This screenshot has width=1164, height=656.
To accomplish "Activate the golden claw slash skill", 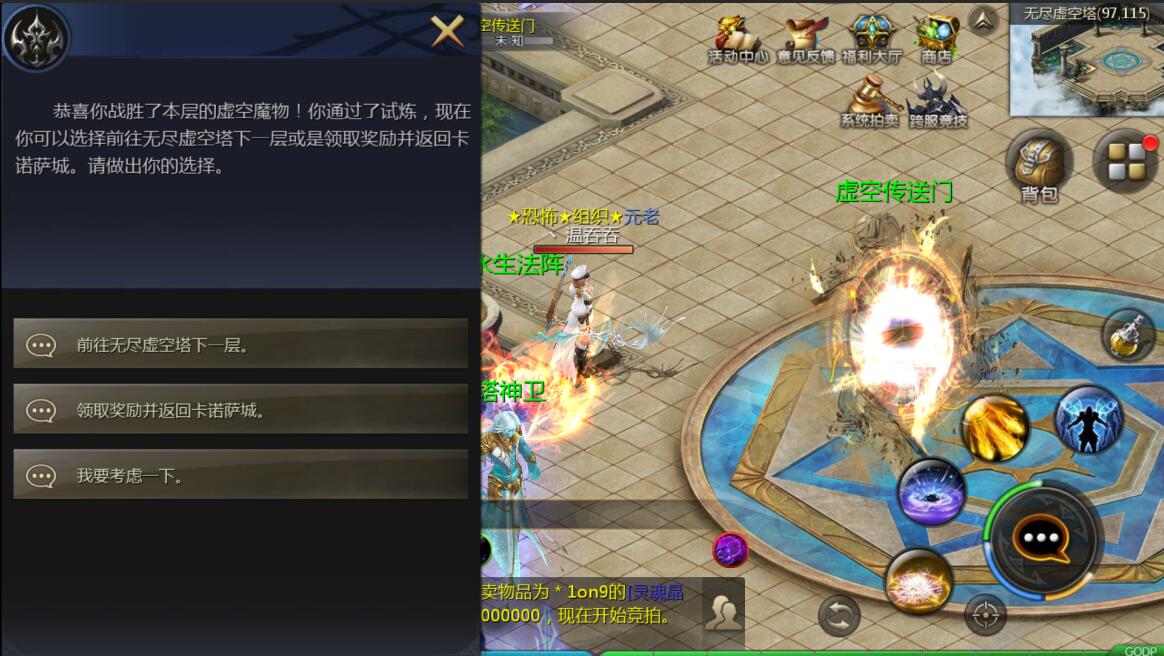I will [995, 428].
